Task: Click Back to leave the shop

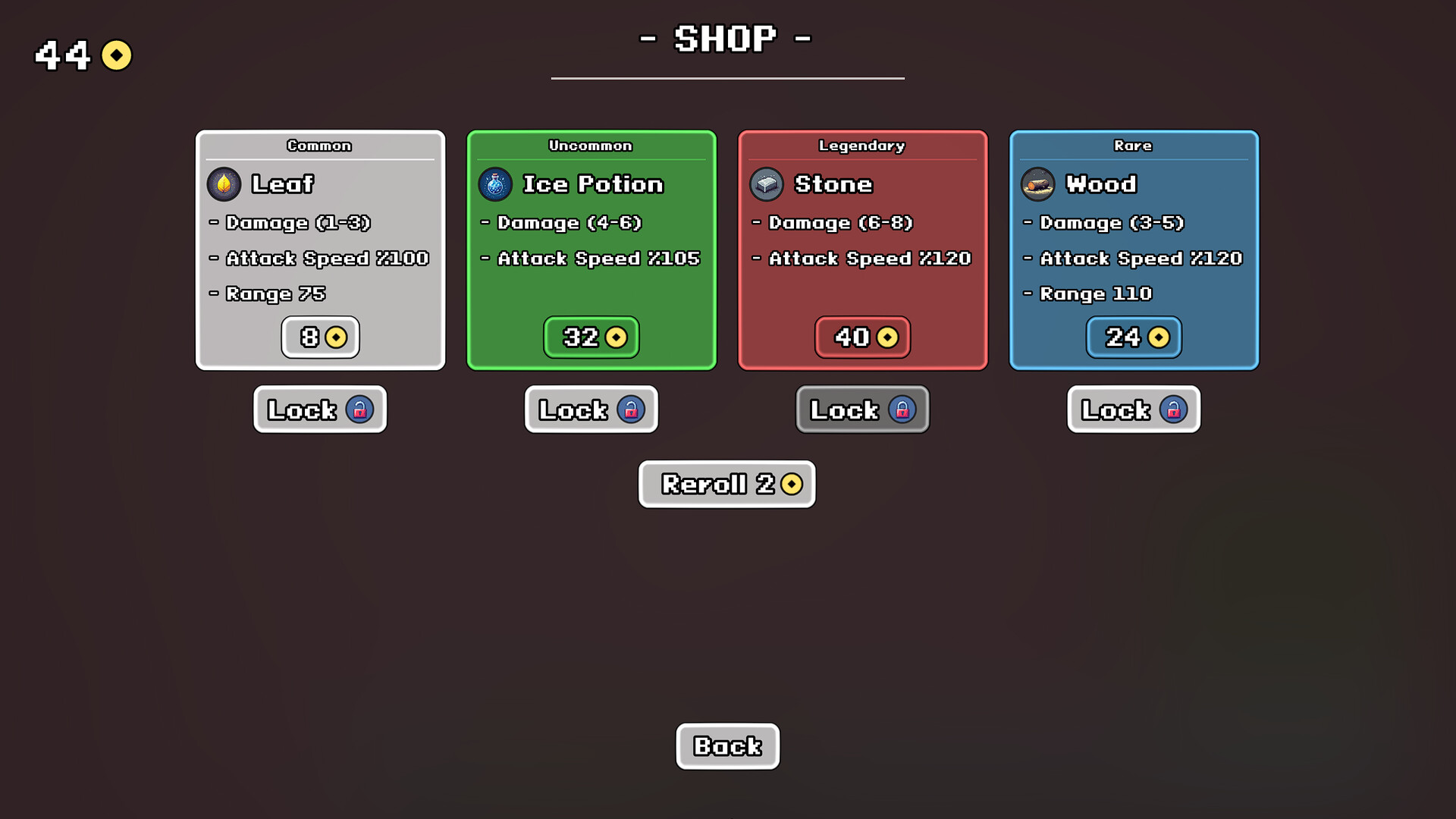Action: pos(727,746)
